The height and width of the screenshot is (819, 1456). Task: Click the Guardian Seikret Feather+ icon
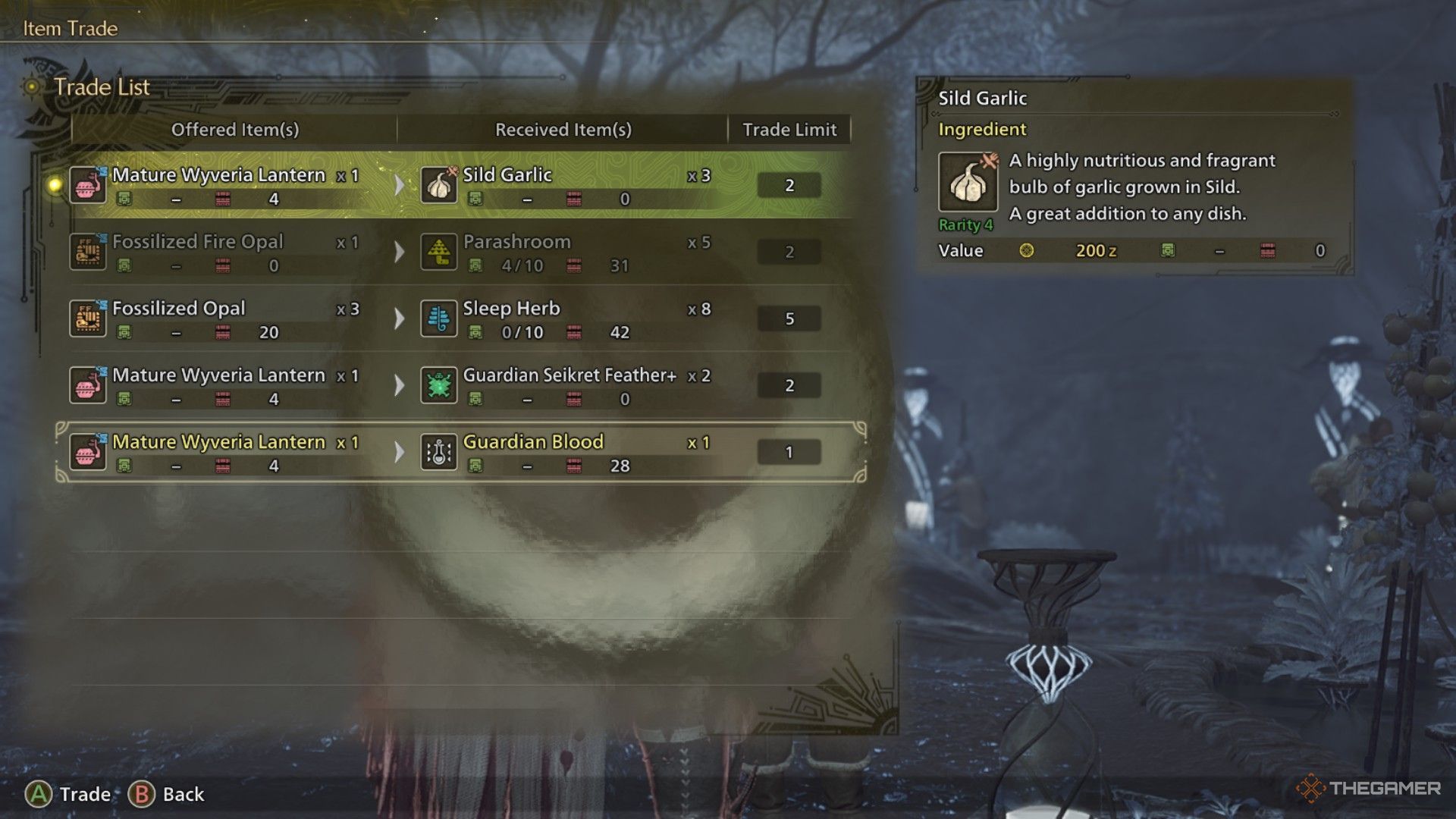point(439,386)
